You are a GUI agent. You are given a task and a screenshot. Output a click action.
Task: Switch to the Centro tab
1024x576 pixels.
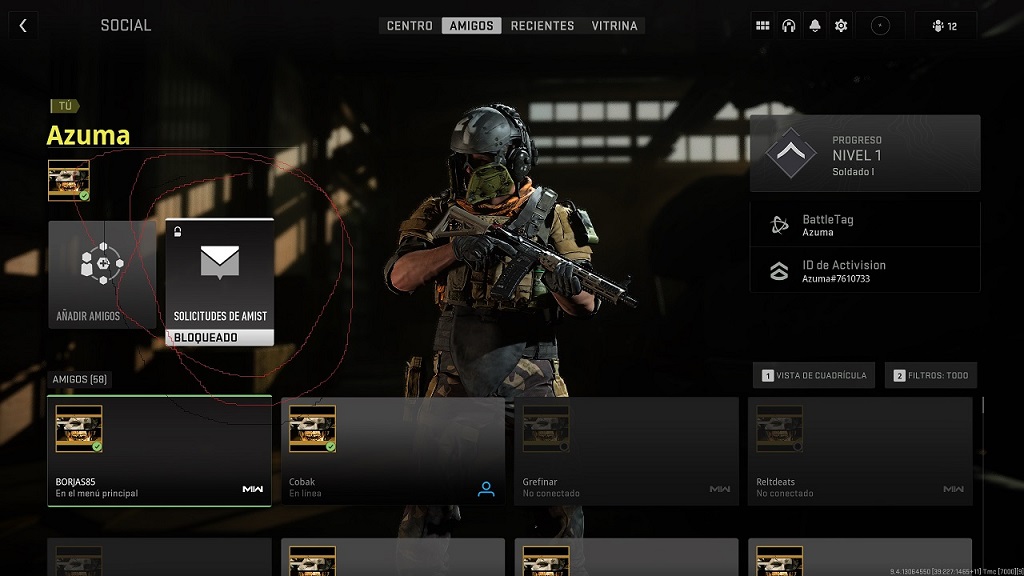pyautogui.click(x=410, y=26)
